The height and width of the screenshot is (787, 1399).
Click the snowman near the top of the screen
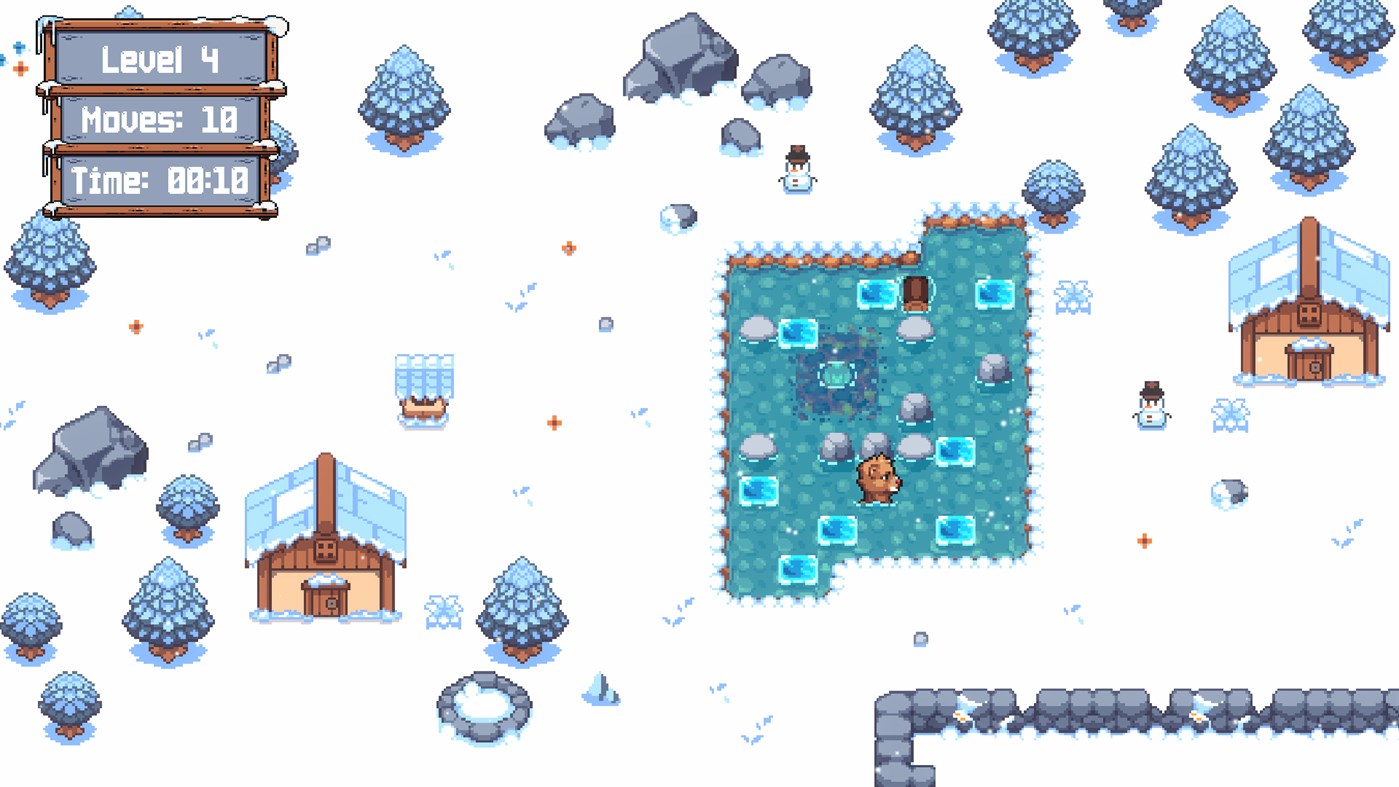795,172
